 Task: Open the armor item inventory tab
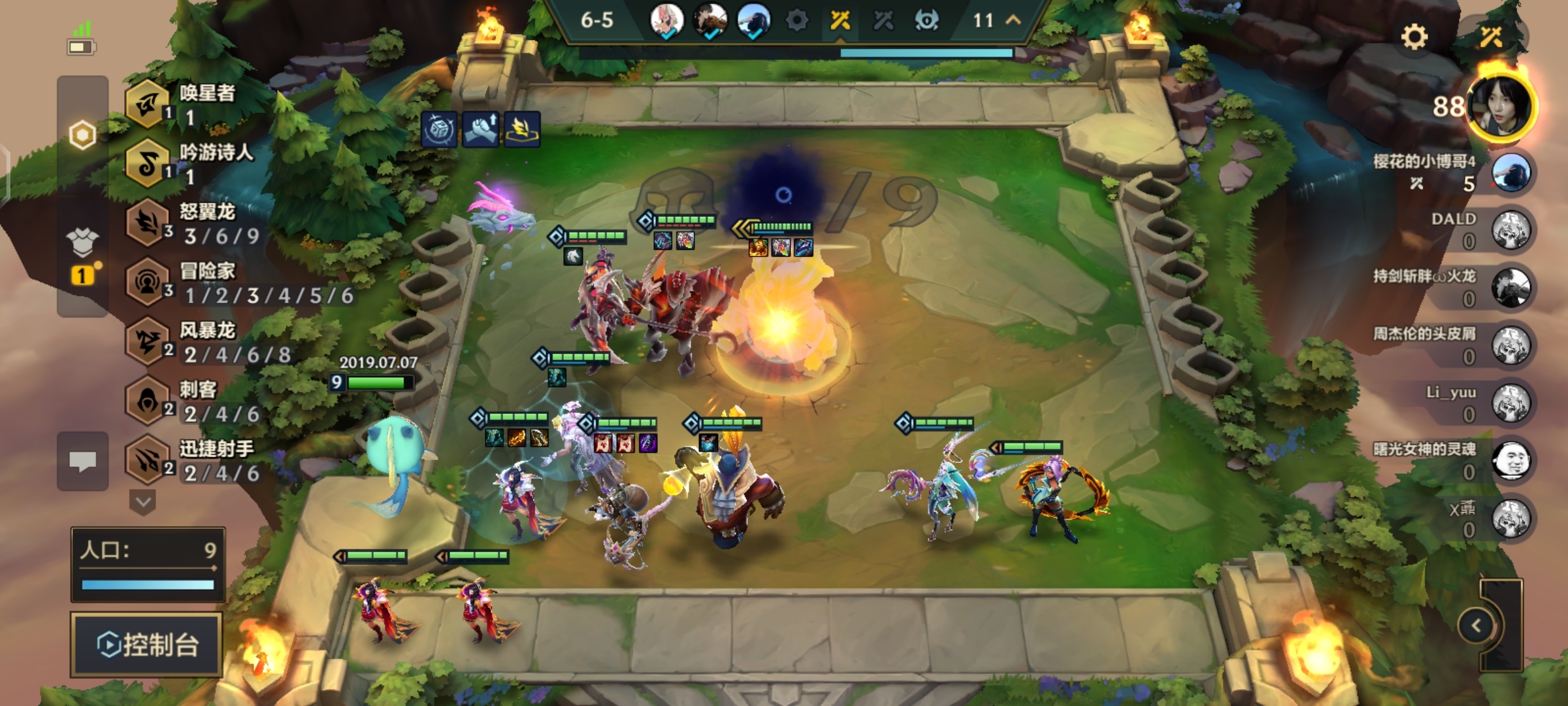(x=82, y=243)
